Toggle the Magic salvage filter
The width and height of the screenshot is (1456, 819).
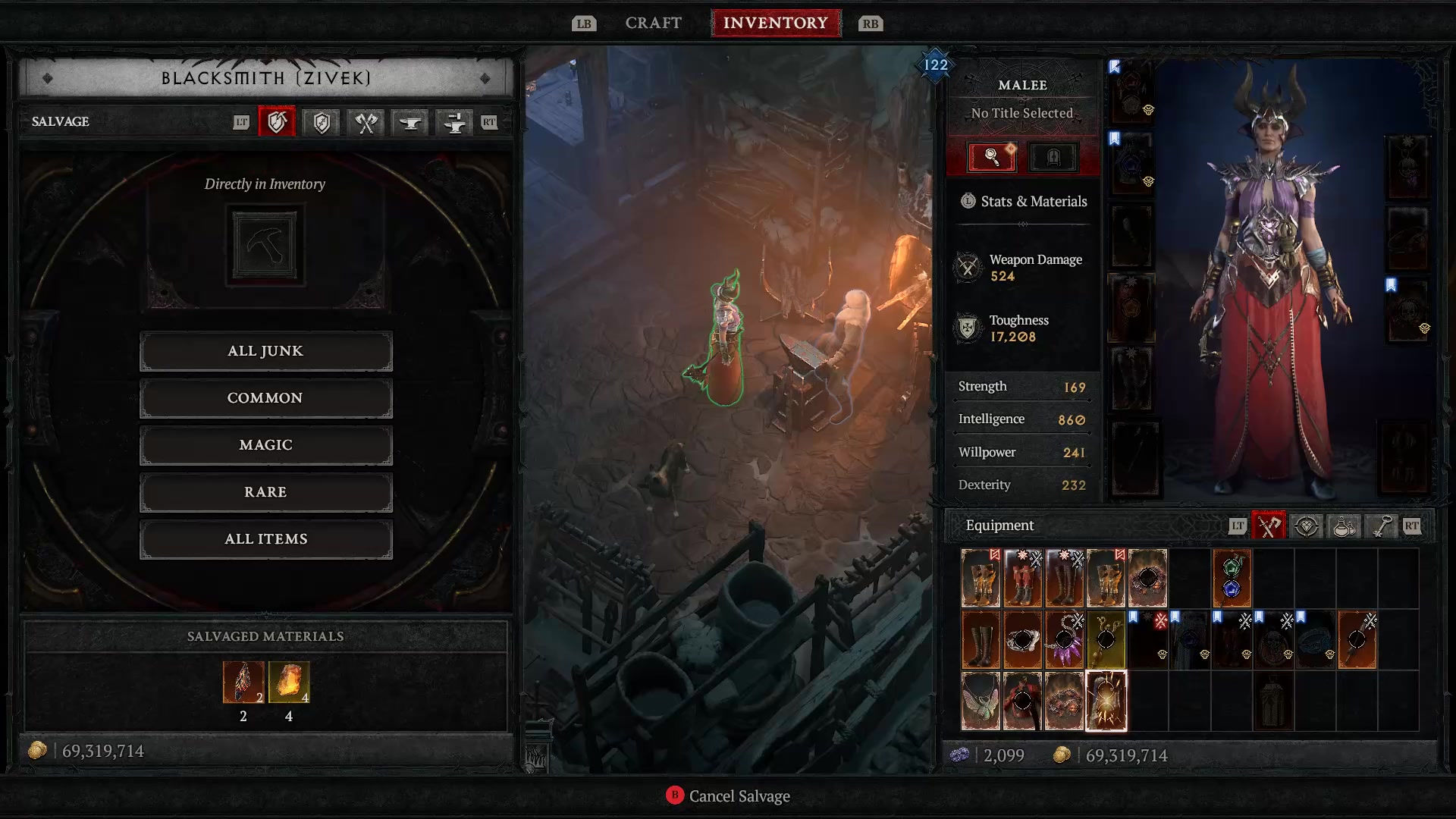[265, 445]
